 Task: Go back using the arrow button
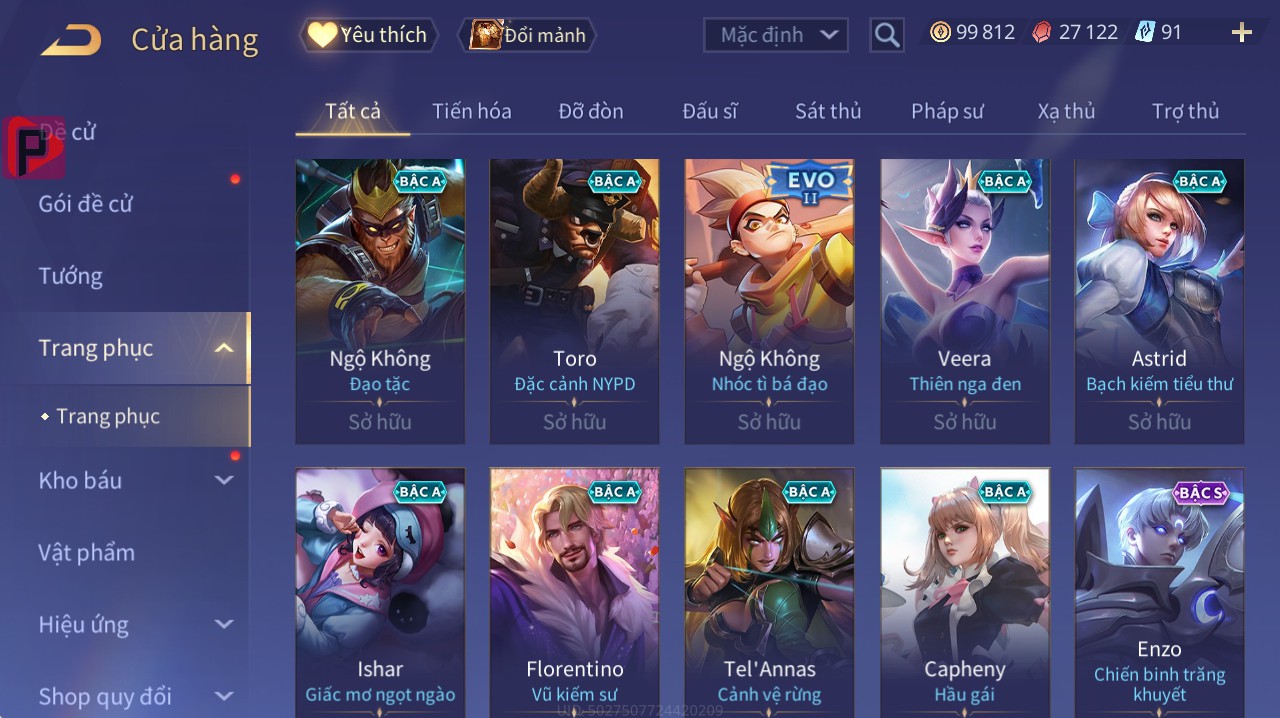(71, 39)
